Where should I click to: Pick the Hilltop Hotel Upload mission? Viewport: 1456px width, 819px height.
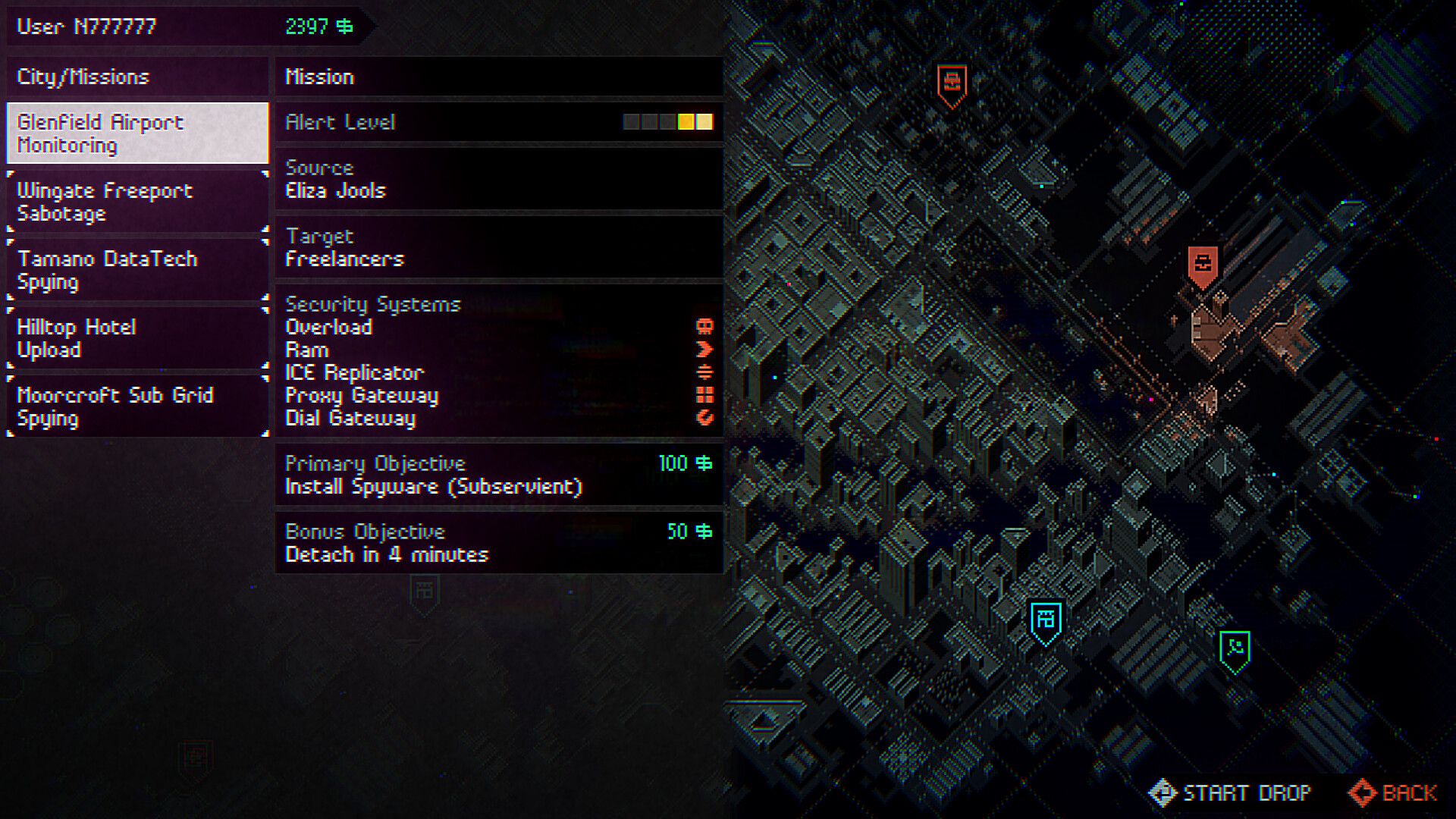click(137, 338)
